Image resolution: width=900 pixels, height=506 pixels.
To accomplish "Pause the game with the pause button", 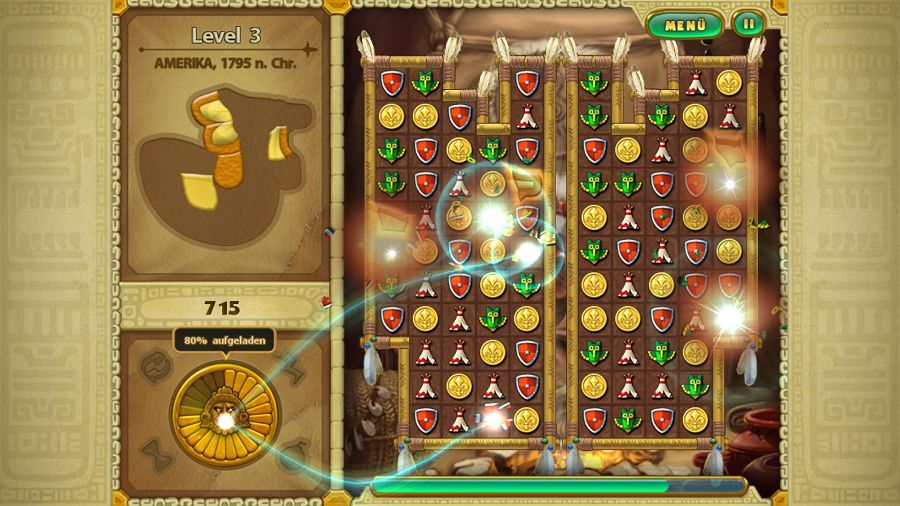I will 747,24.
